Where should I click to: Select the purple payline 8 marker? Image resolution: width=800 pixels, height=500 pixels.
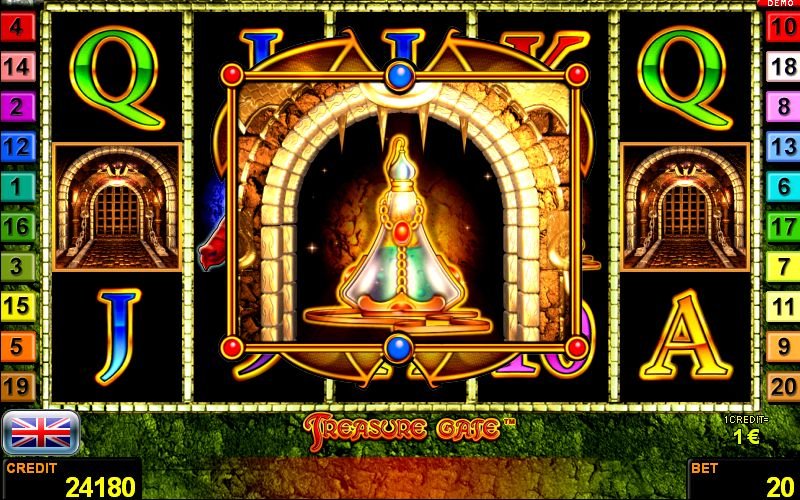coord(782,107)
